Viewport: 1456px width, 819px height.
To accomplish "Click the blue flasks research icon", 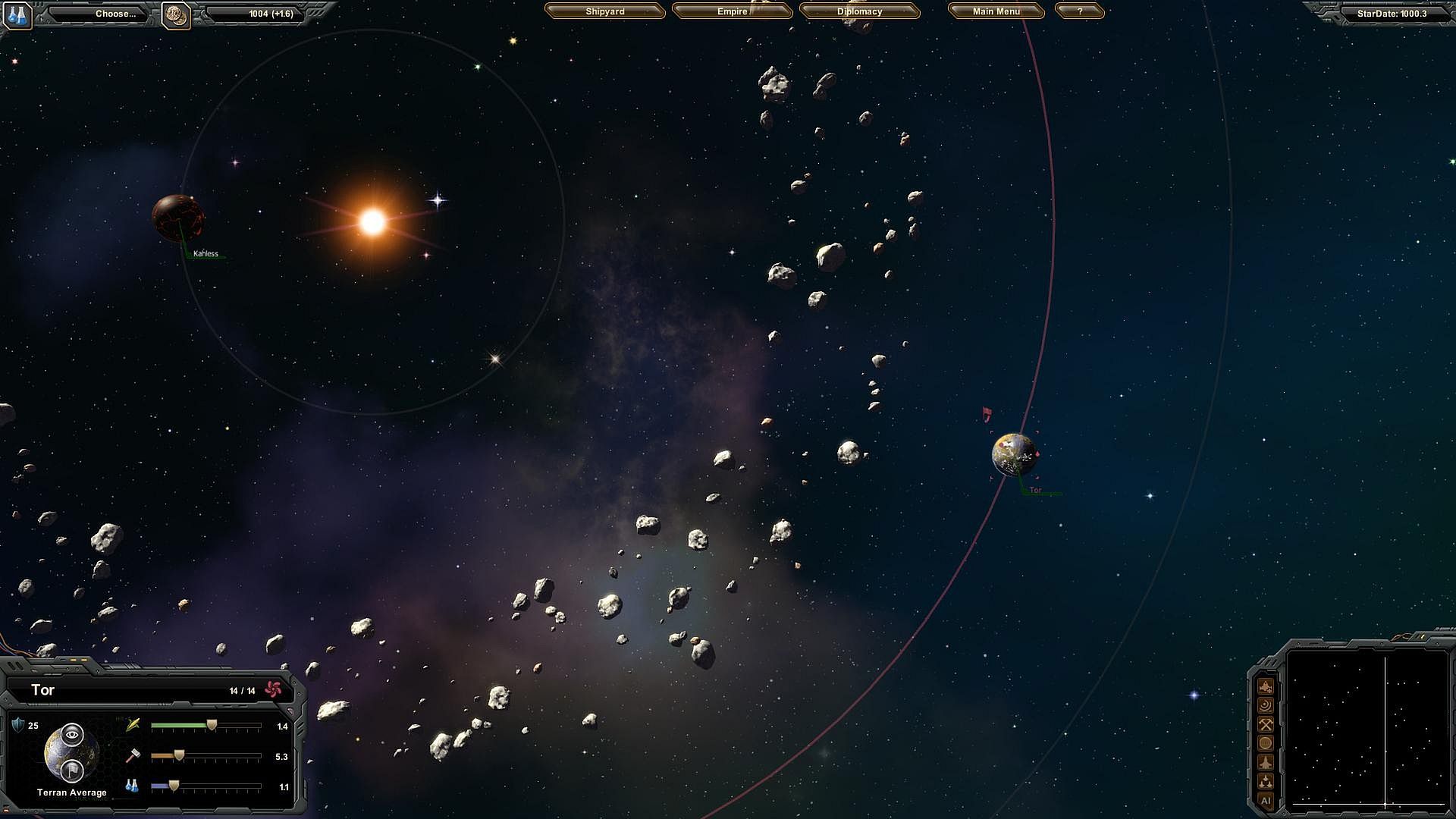I will pyautogui.click(x=17, y=14).
